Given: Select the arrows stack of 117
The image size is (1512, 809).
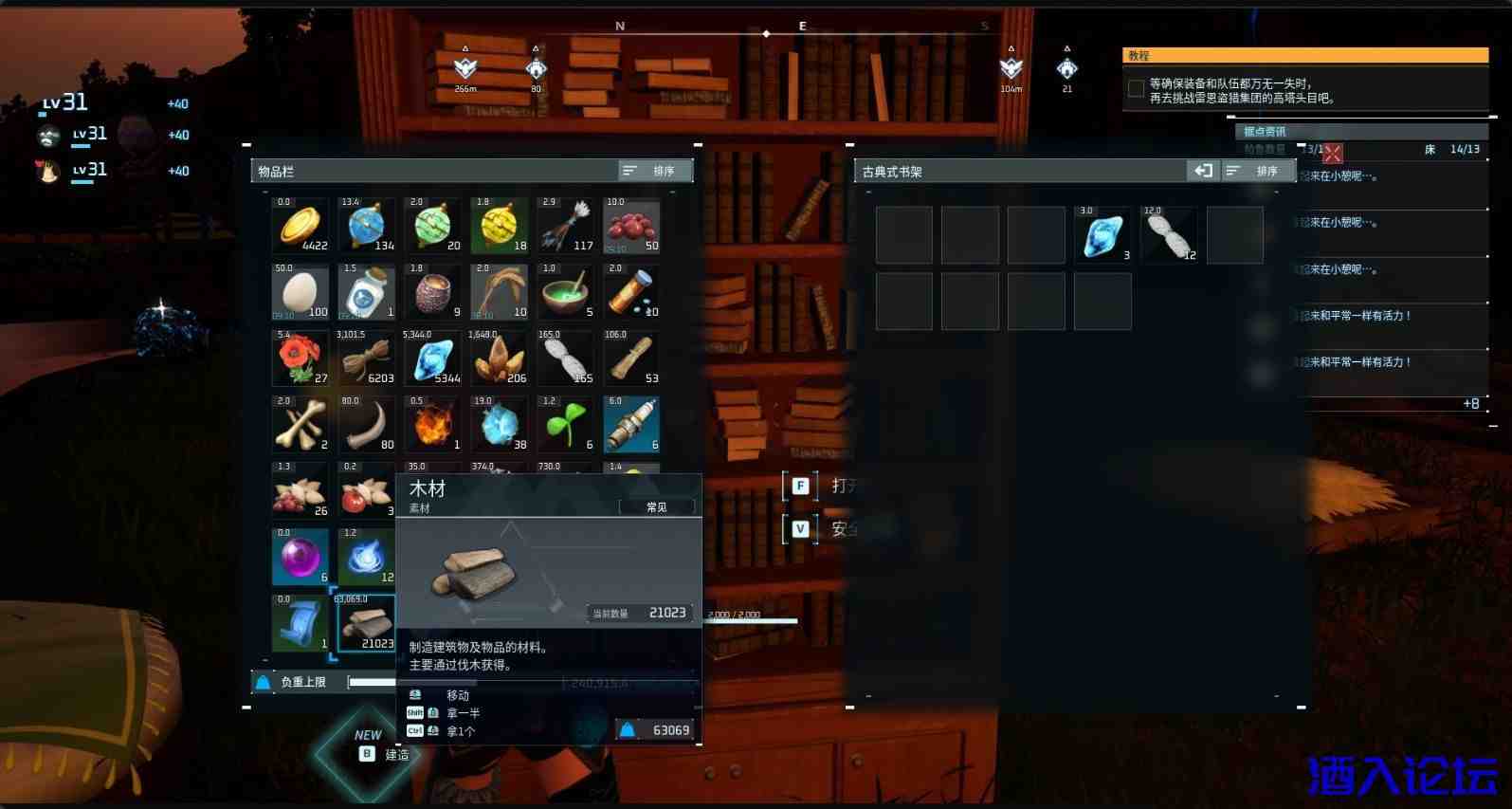Looking at the screenshot, I should (566, 227).
